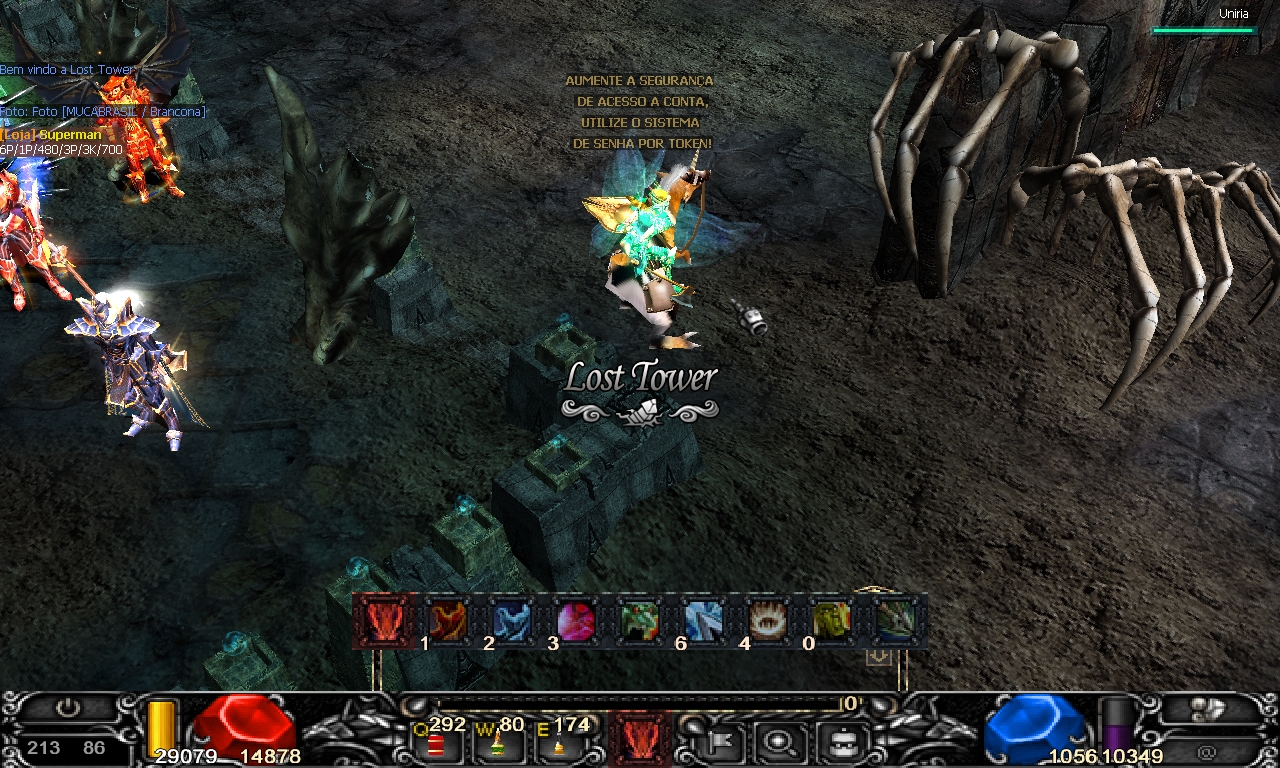Select the green dragon head skill
Viewport: 1280px width, 768px height.
coord(639,621)
